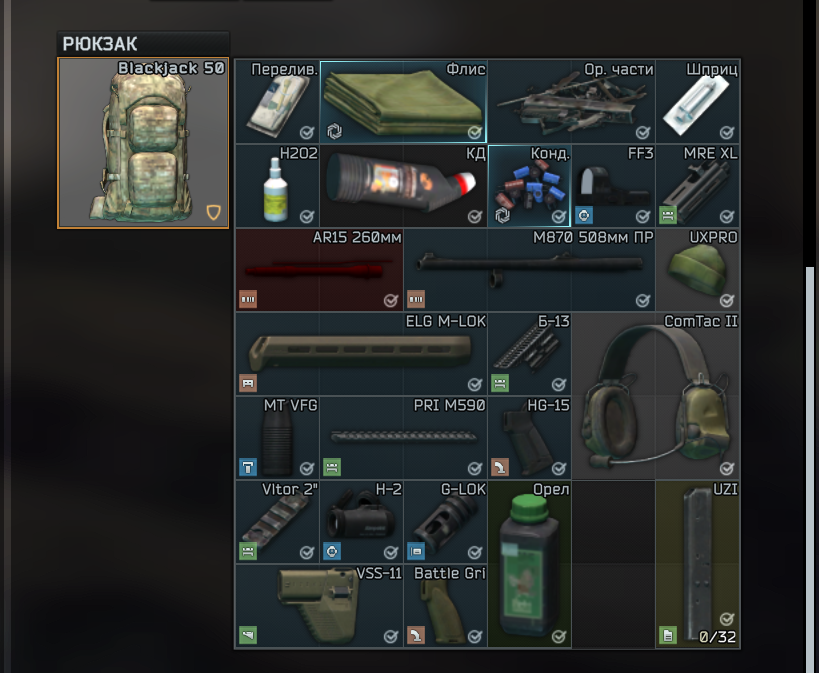Pick the green fleece fabric item
Viewport: 819px width, 673px height.
[403, 102]
